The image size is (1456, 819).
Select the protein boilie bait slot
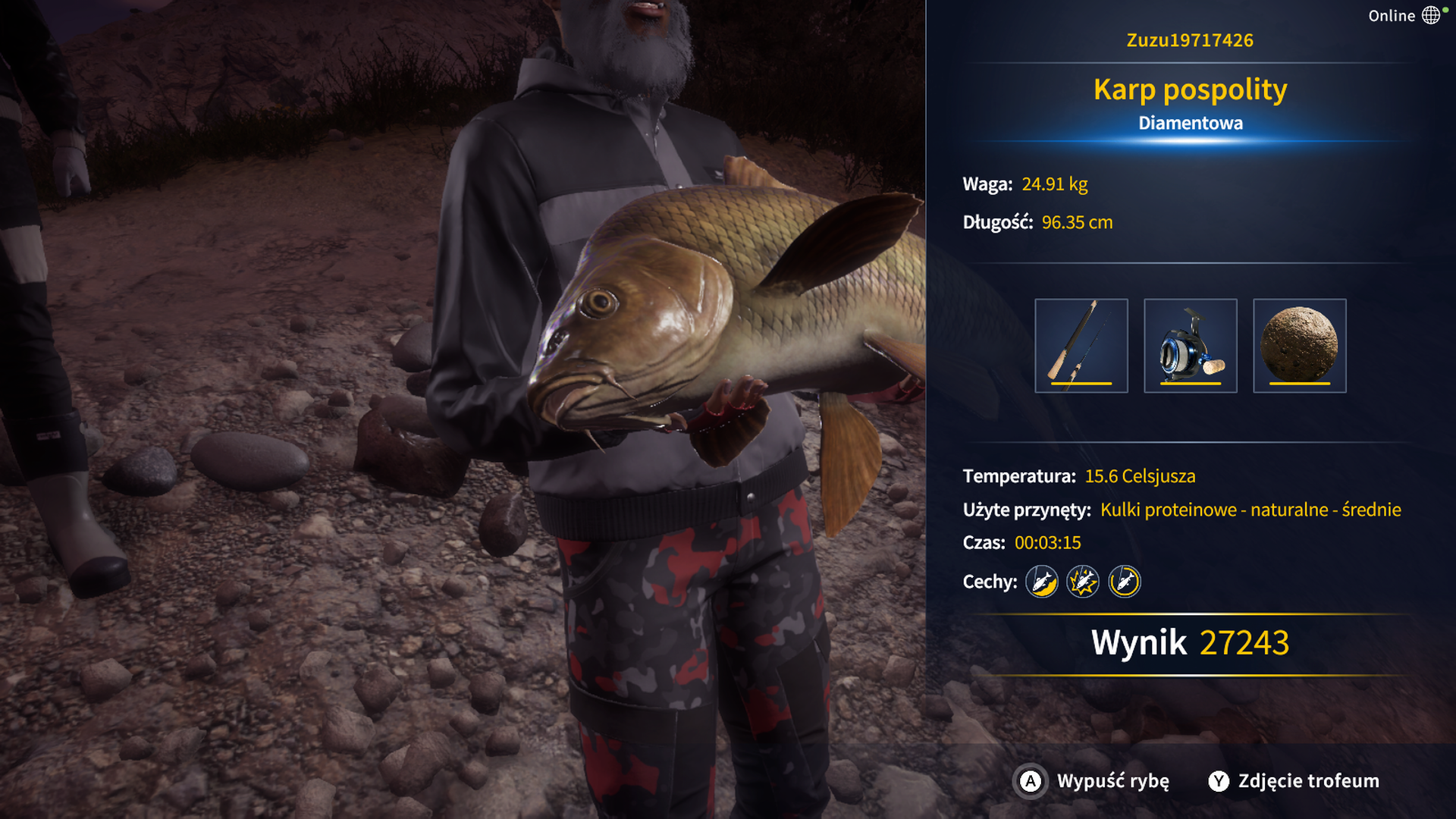coord(1299,346)
